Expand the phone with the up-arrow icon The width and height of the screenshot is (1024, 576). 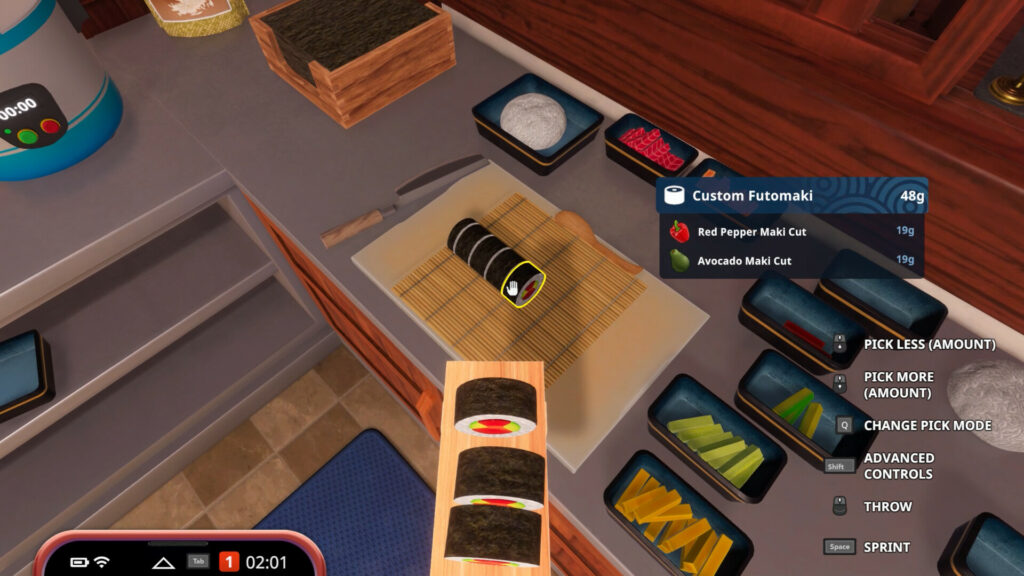pos(163,562)
